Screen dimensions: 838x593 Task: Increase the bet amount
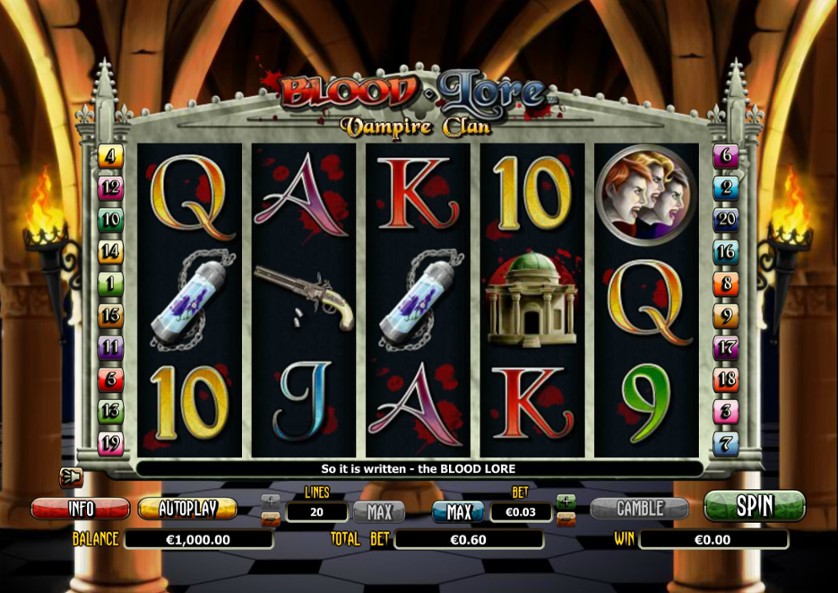(x=566, y=500)
